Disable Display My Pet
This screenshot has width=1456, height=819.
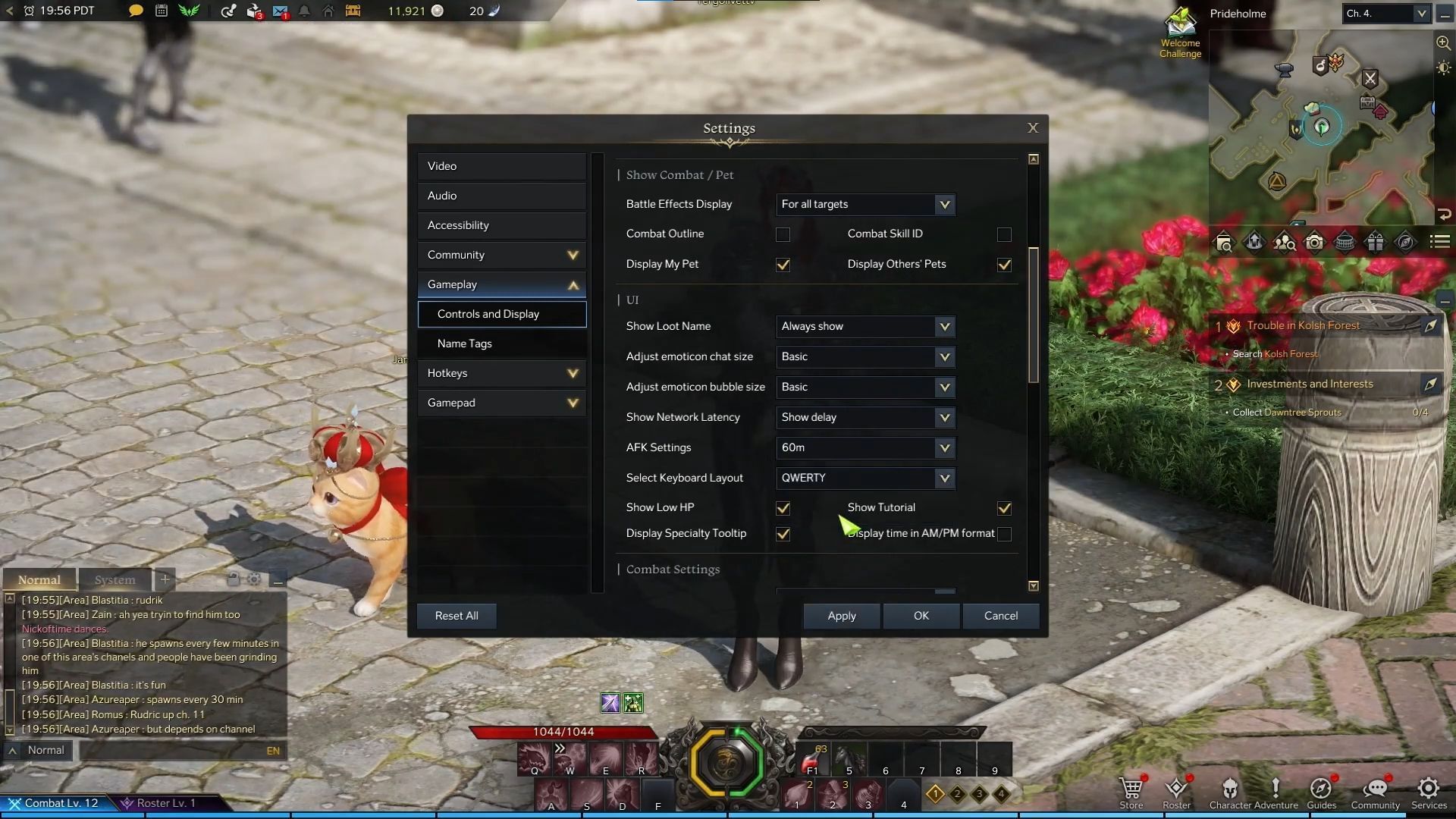[x=783, y=265]
